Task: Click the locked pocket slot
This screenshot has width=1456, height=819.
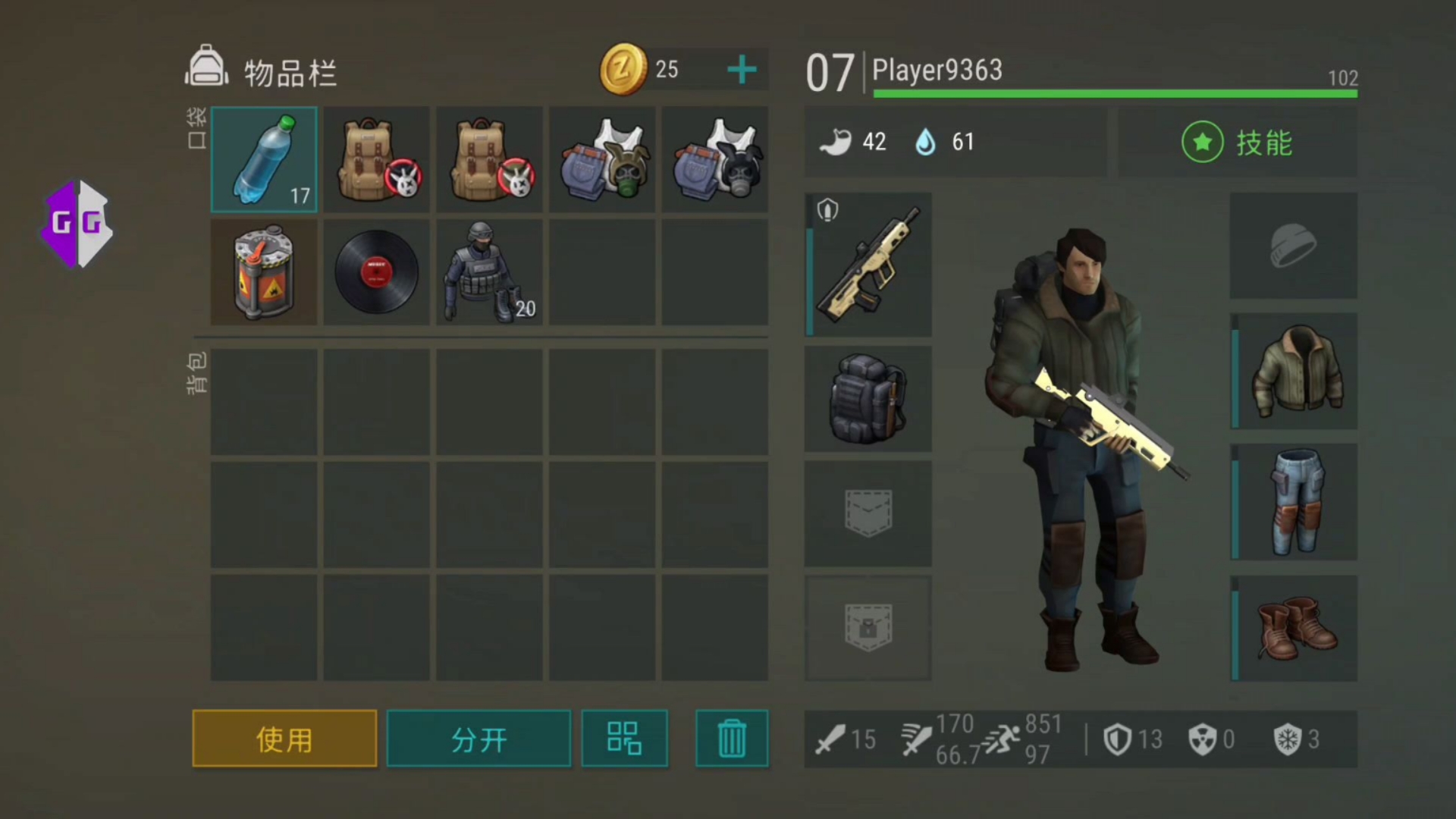Action: pos(868,628)
